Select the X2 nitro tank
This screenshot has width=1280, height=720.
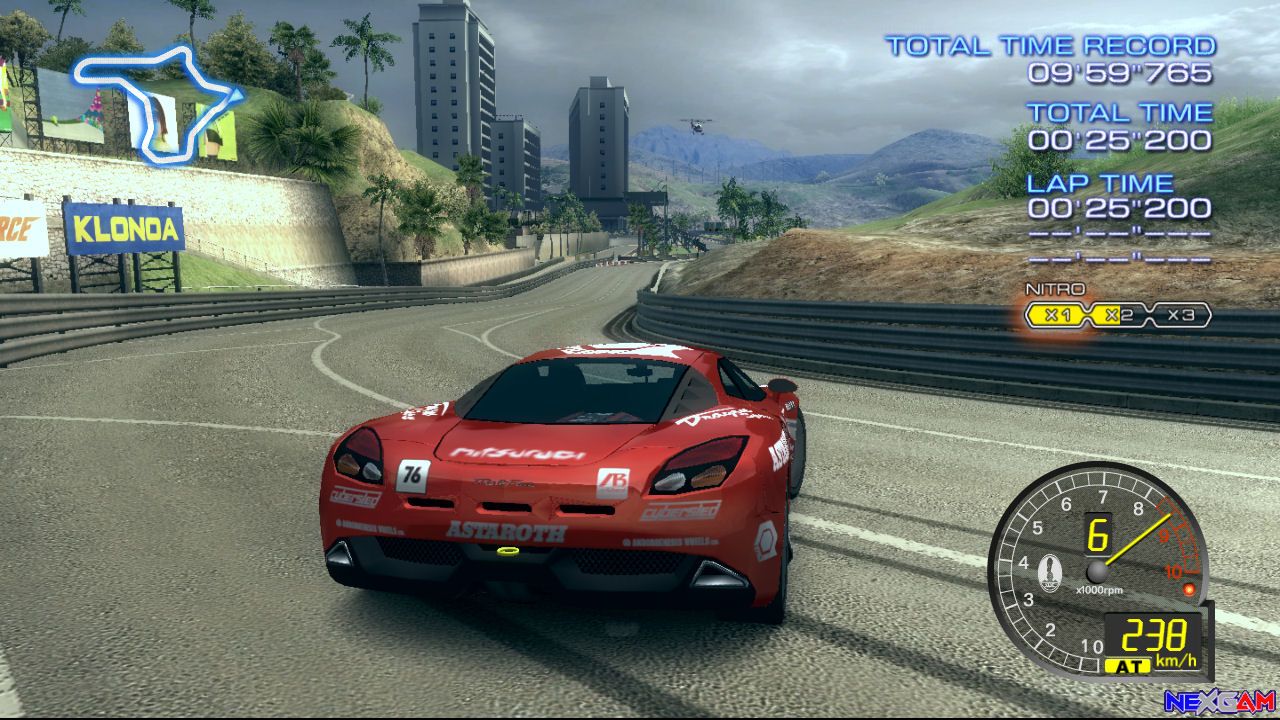[1119, 316]
